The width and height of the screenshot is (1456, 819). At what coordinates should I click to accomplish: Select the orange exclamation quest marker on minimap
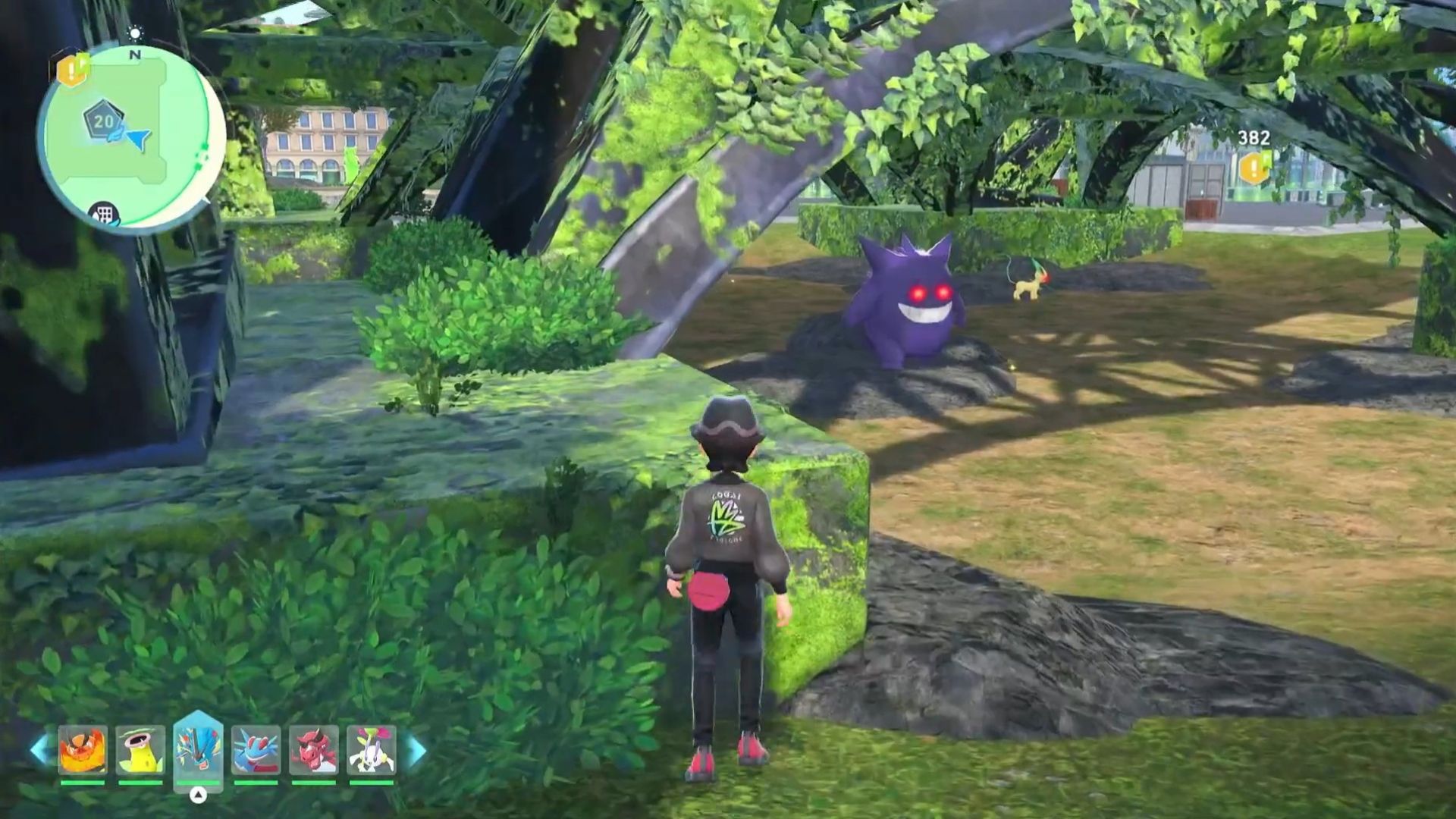tap(73, 71)
